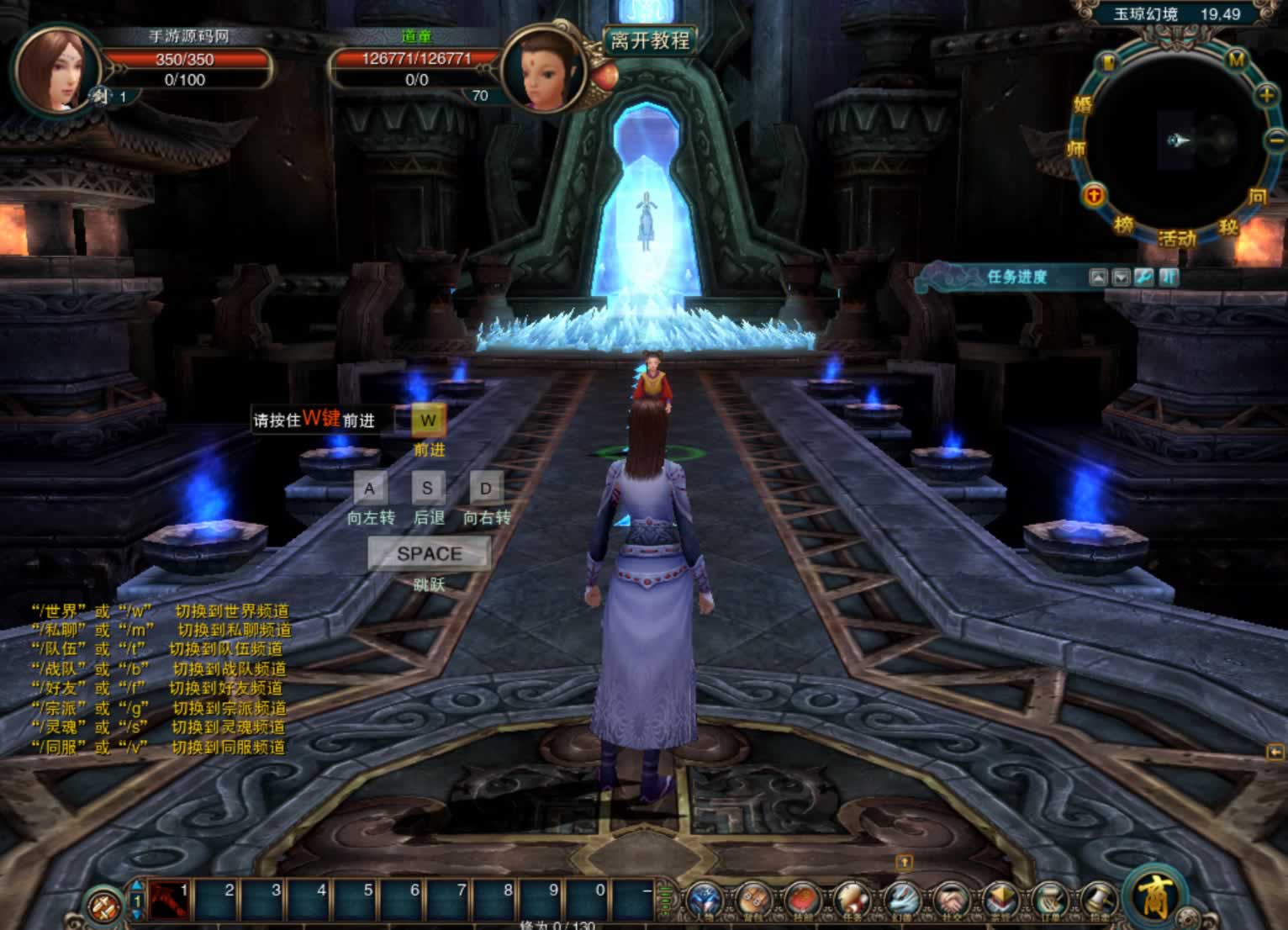Open quest tracker wrench settings
Screen dimensions: 1288x930
point(1143,277)
